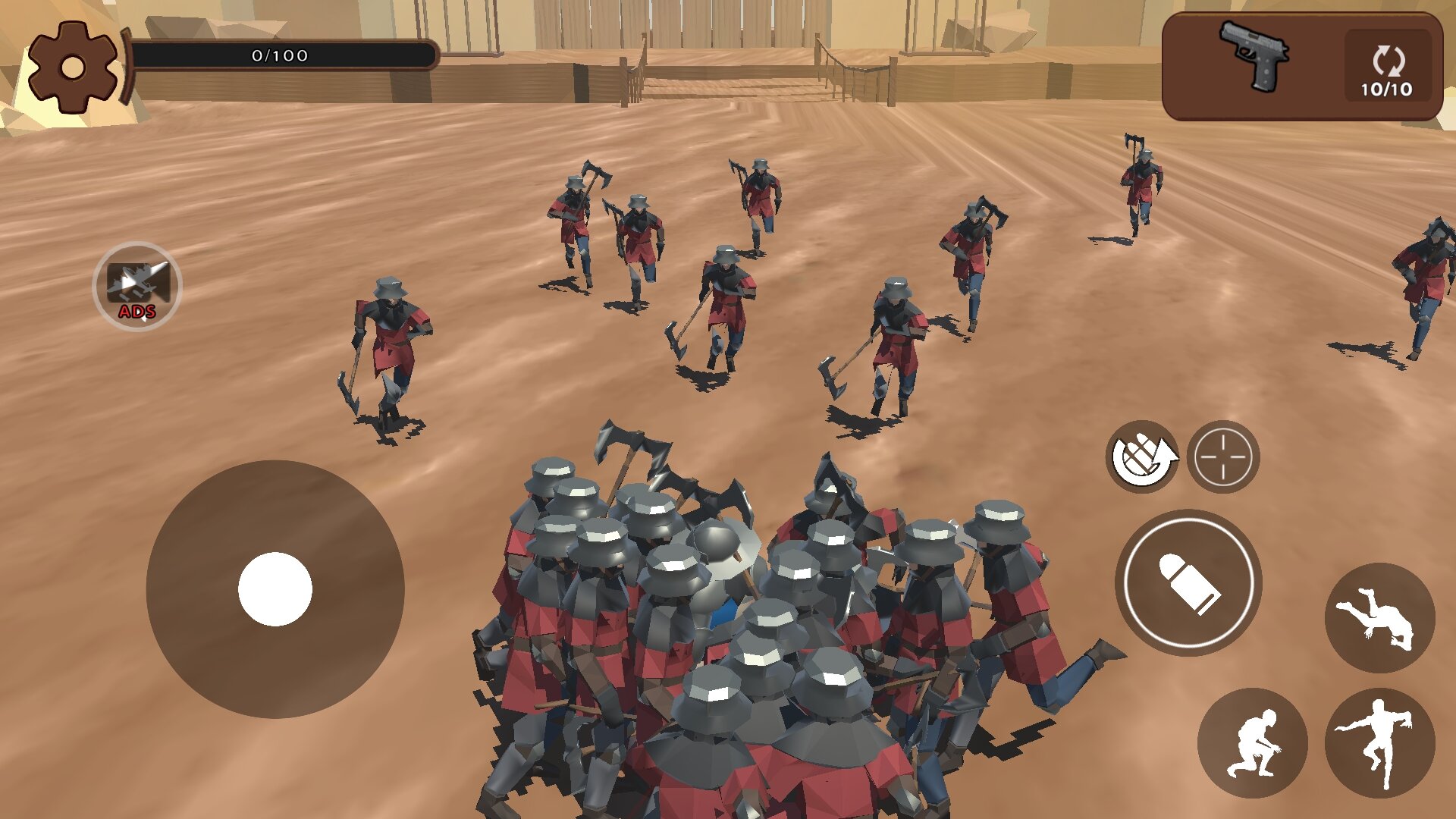Fire using the bullet shoot button
This screenshot has height=819, width=1456.
point(1188,582)
